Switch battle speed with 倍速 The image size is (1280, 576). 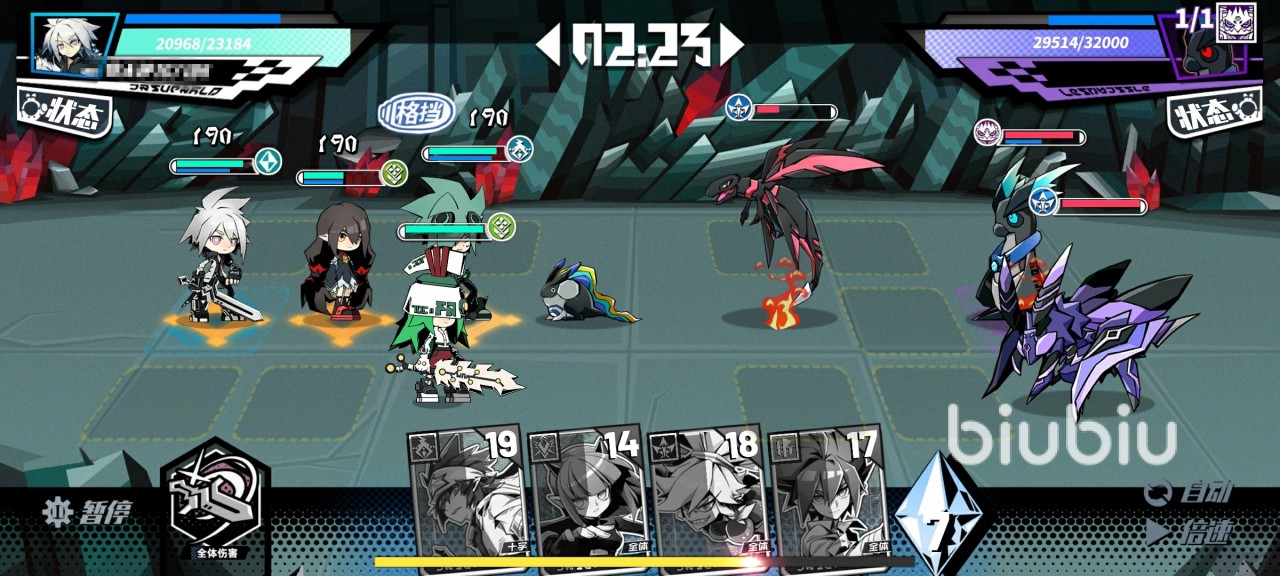click(1190, 532)
